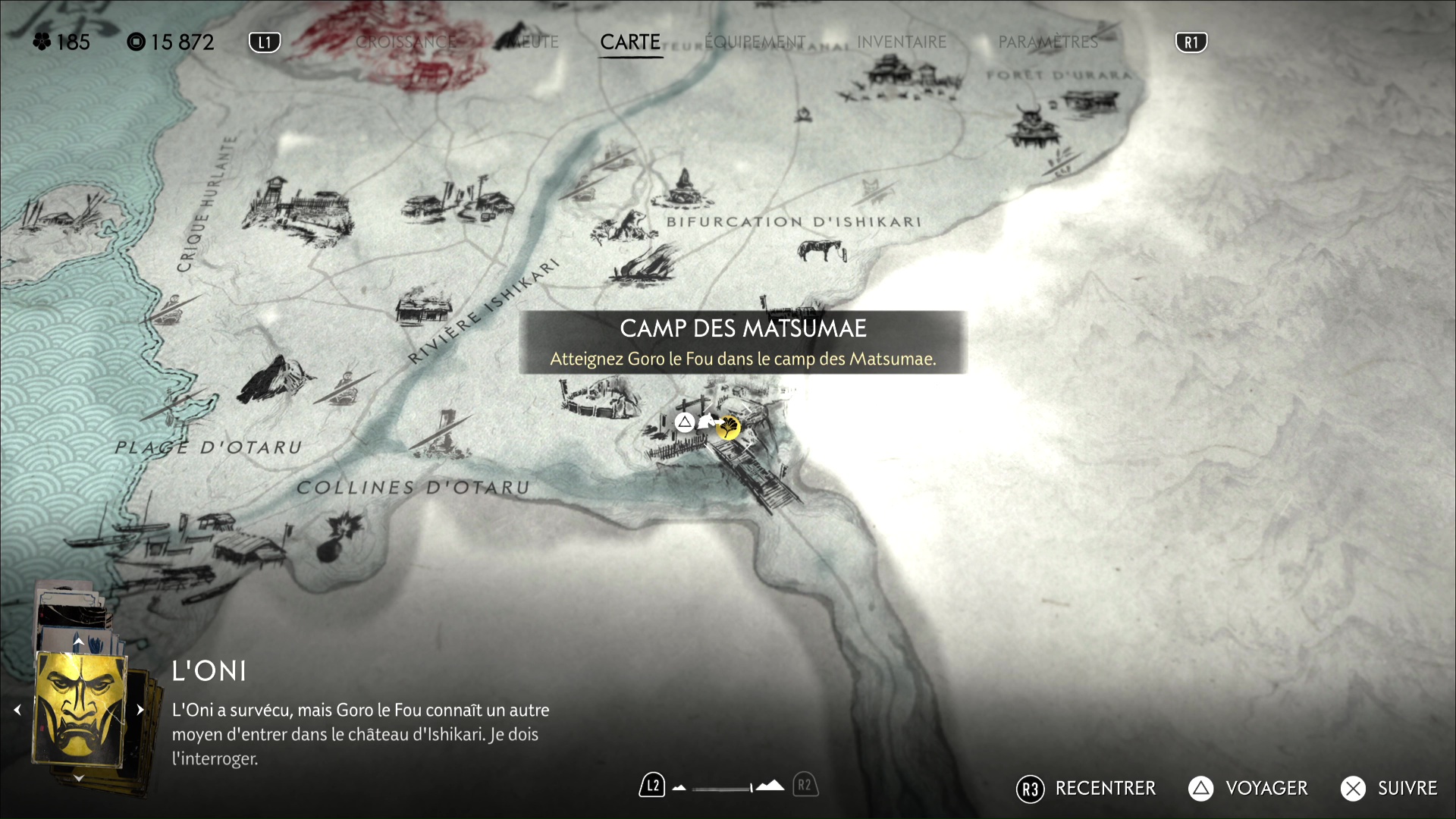The image size is (1456, 819).
Task: Show the previous quest card with left arrow
Action: pos(17,710)
